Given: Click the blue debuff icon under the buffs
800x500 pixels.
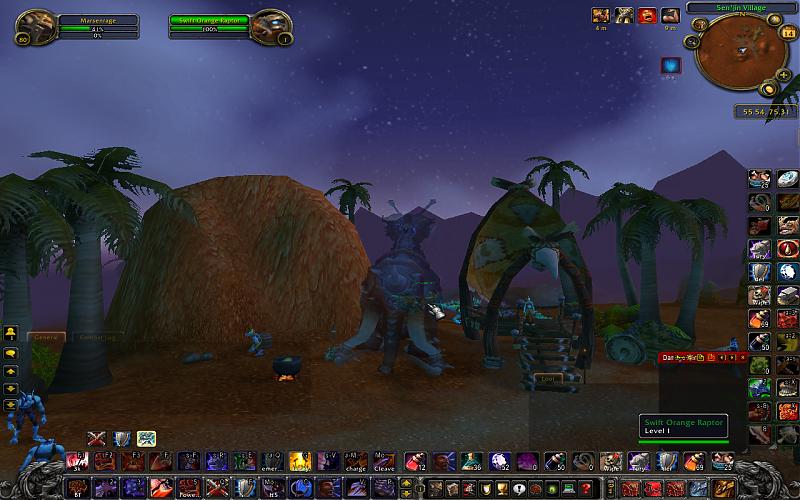Looking at the screenshot, I should click(x=669, y=65).
